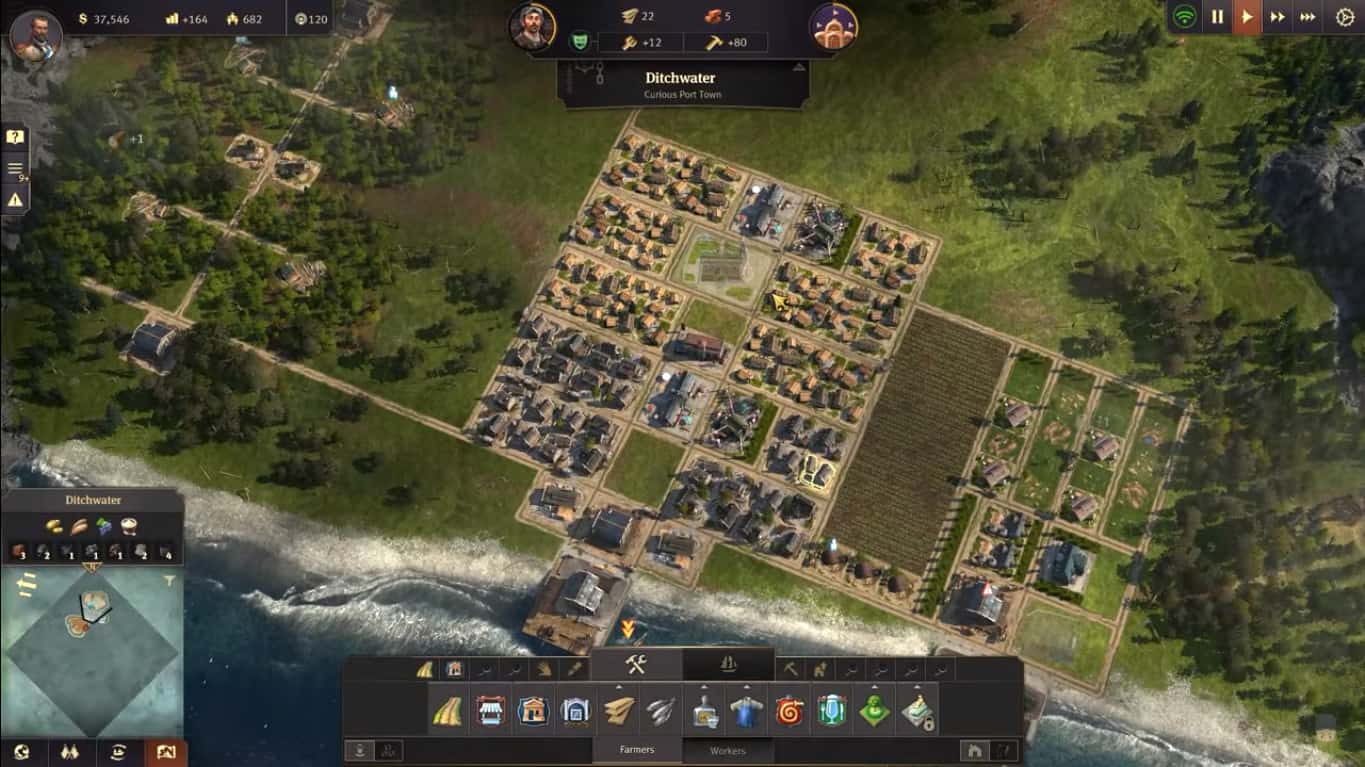1365x767 pixels.
Task: Click the domed building emblem at top
Action: point(833,27)
